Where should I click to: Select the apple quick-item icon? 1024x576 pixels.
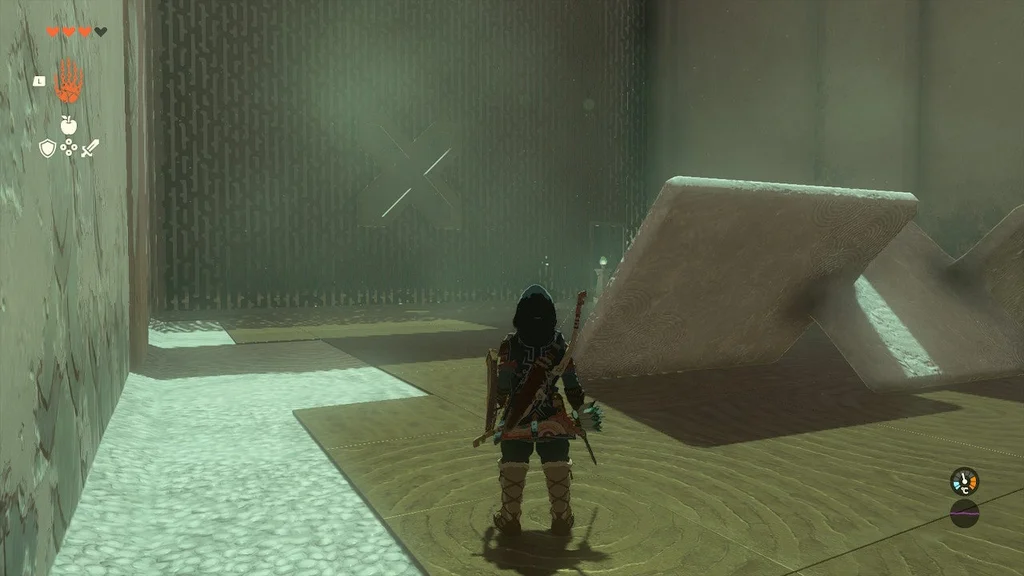(x=68, y=125)
